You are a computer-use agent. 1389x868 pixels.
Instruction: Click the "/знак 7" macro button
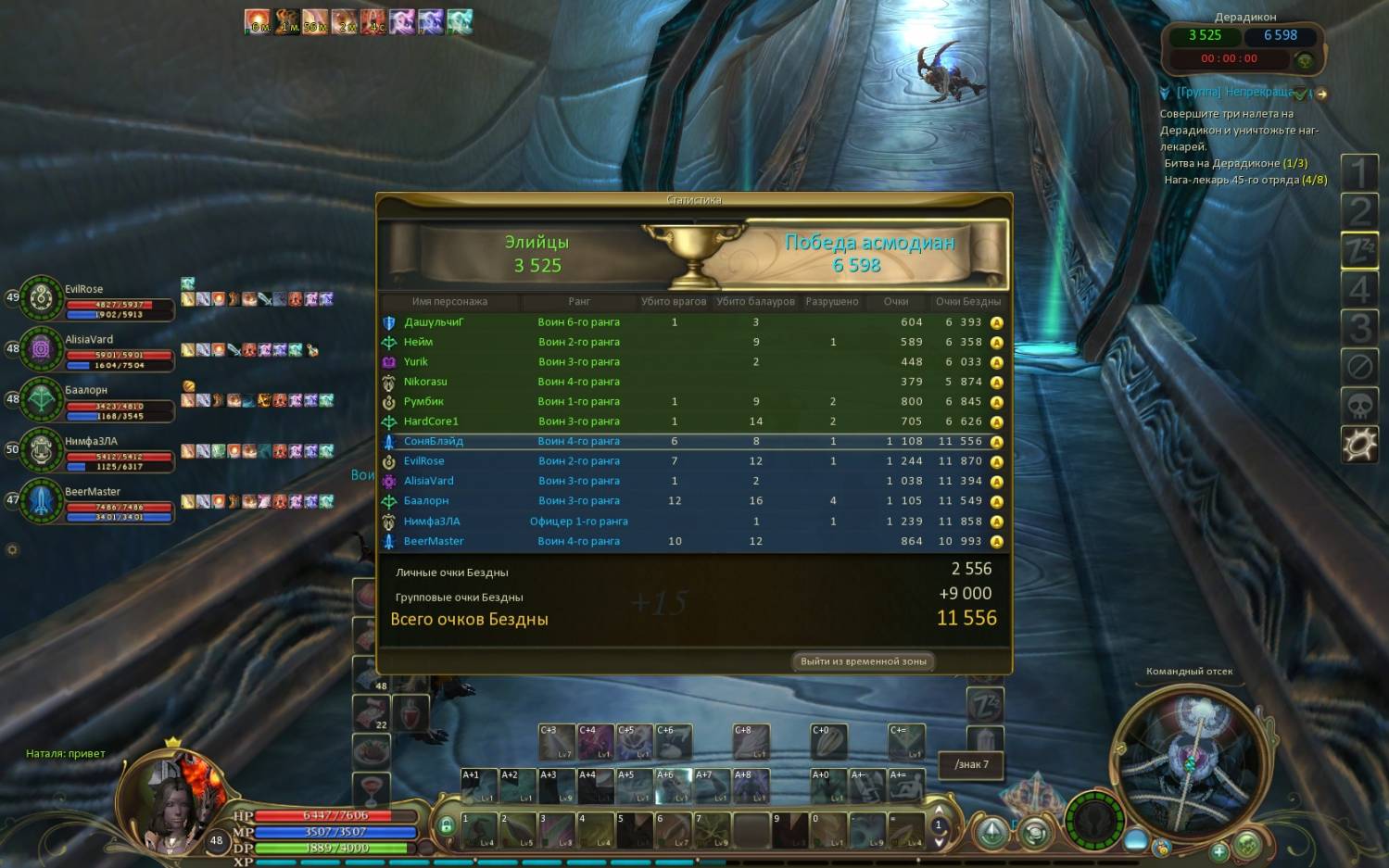[x=971, y=764]
